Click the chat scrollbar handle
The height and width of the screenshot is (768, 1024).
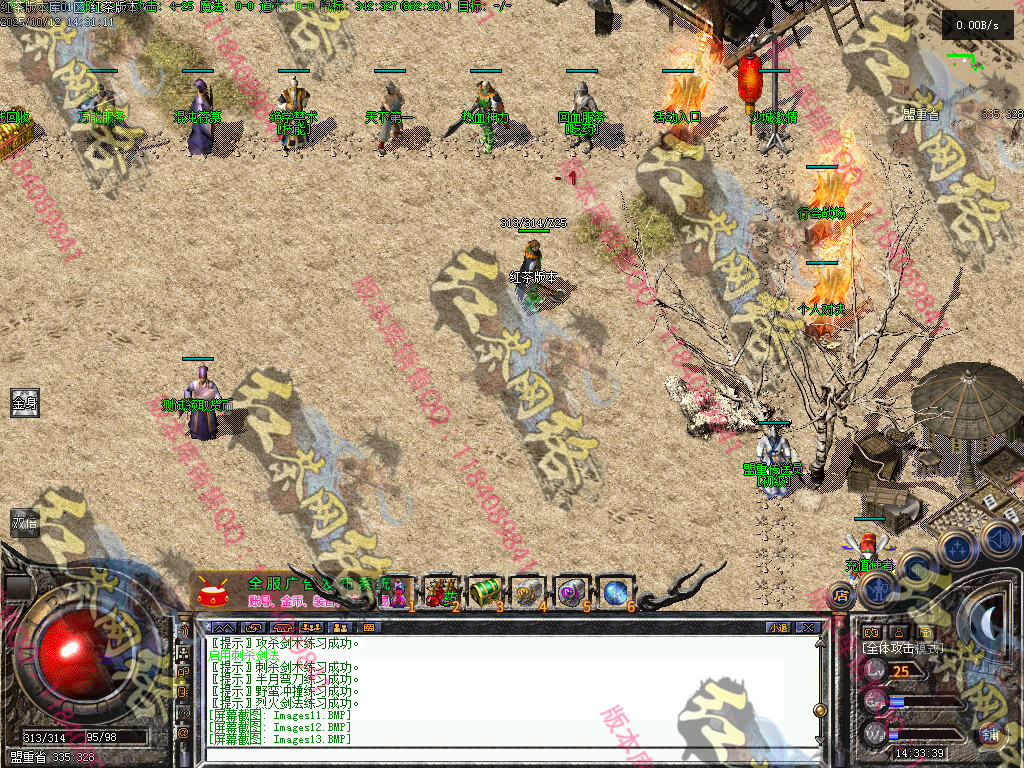(820, 710)
